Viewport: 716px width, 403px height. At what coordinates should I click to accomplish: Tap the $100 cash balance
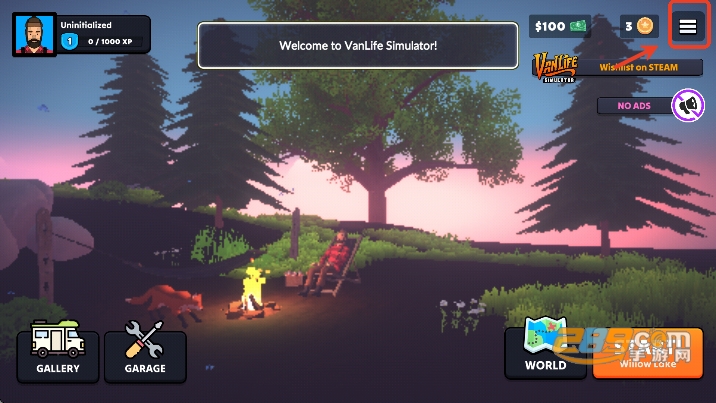[x=560, y=26]
